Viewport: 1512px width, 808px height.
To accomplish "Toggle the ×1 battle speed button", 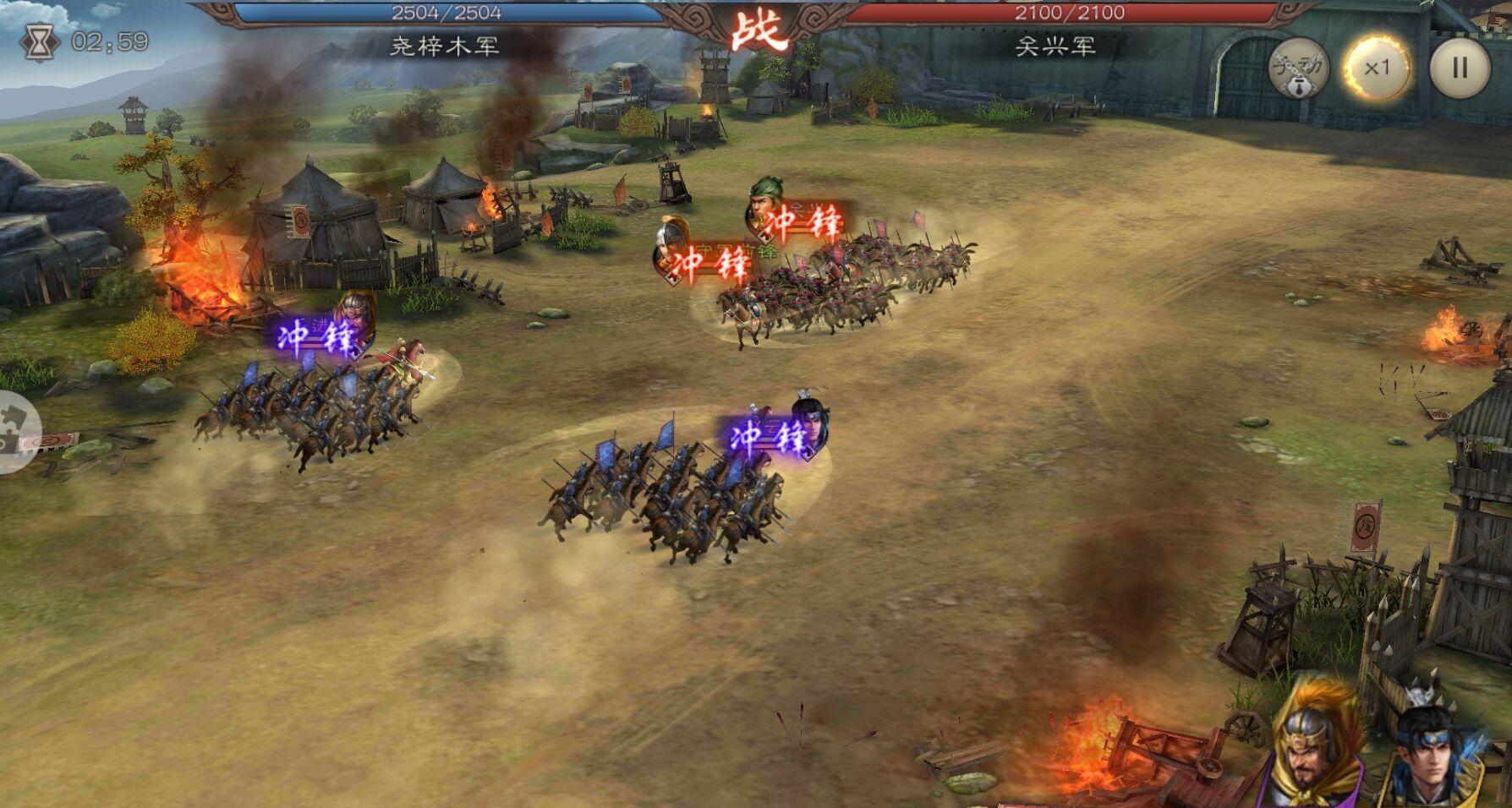I will pyautogui.click(x=1377, y=68).
